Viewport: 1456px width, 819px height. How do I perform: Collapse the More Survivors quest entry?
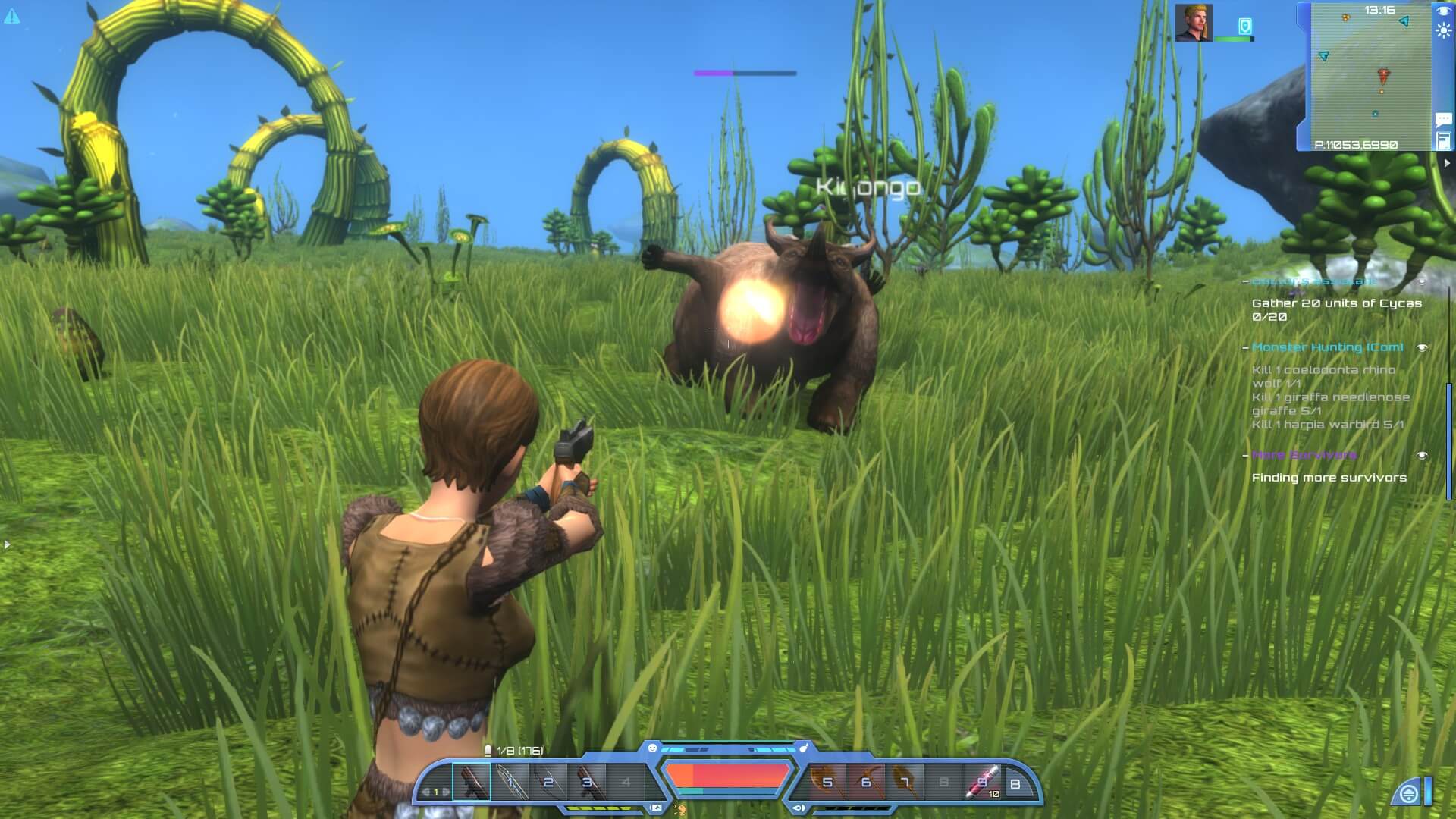point(1245,455)
